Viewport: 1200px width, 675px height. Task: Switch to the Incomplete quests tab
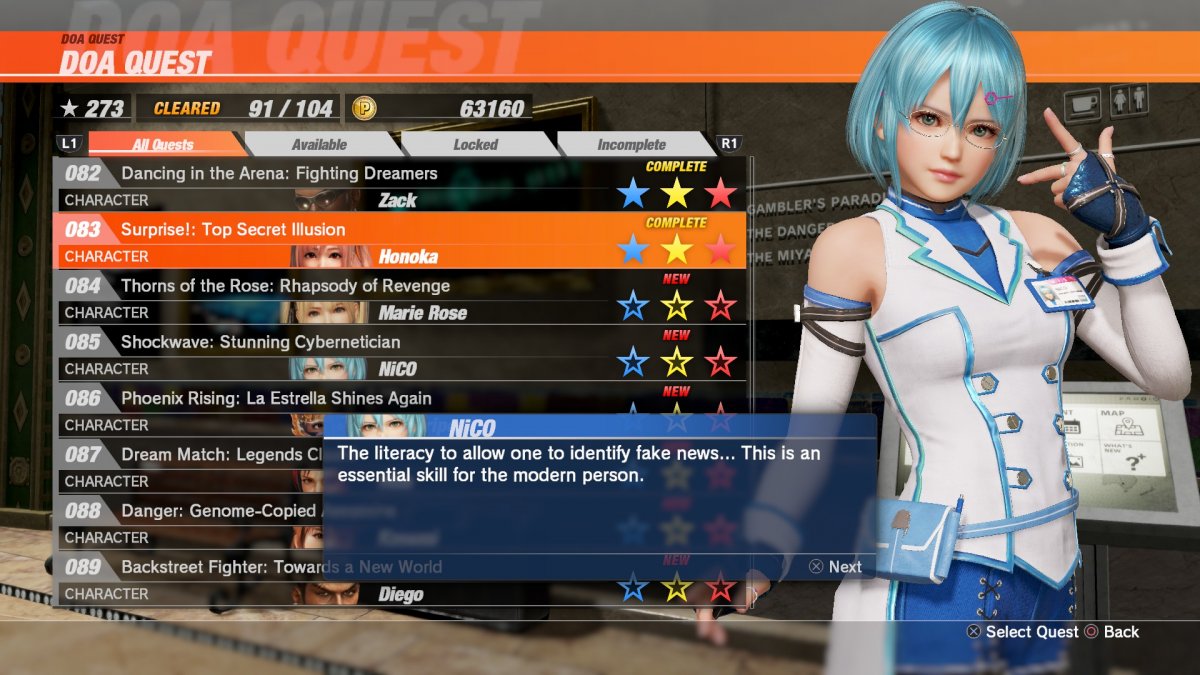coord(631,145)
